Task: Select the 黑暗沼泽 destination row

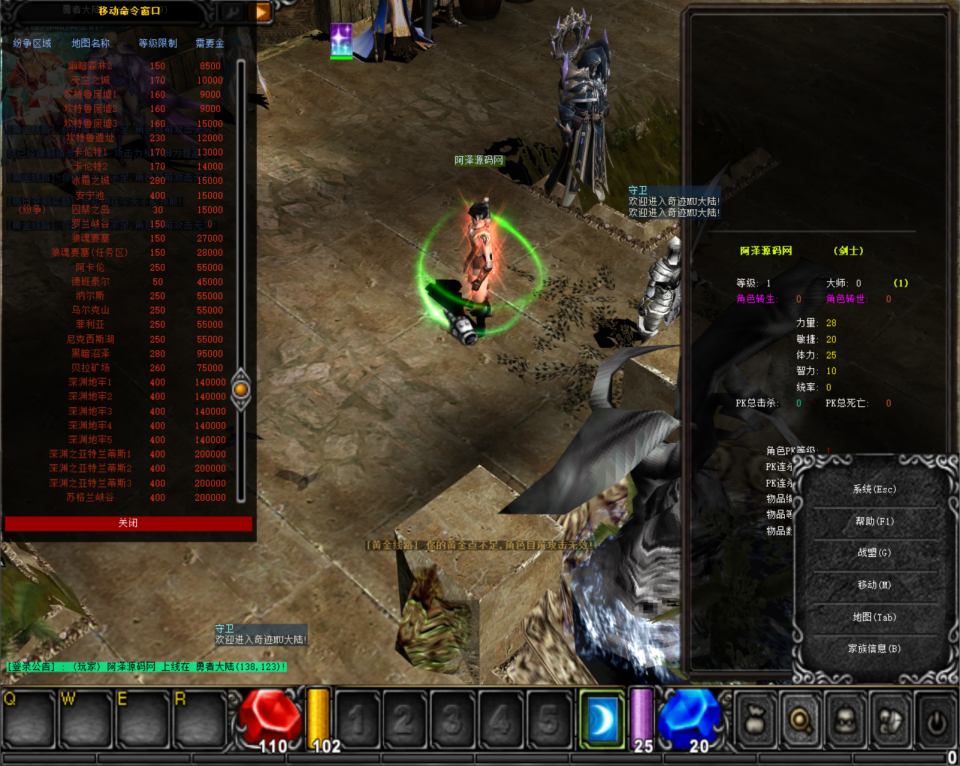Action: [x=90, y=354]
